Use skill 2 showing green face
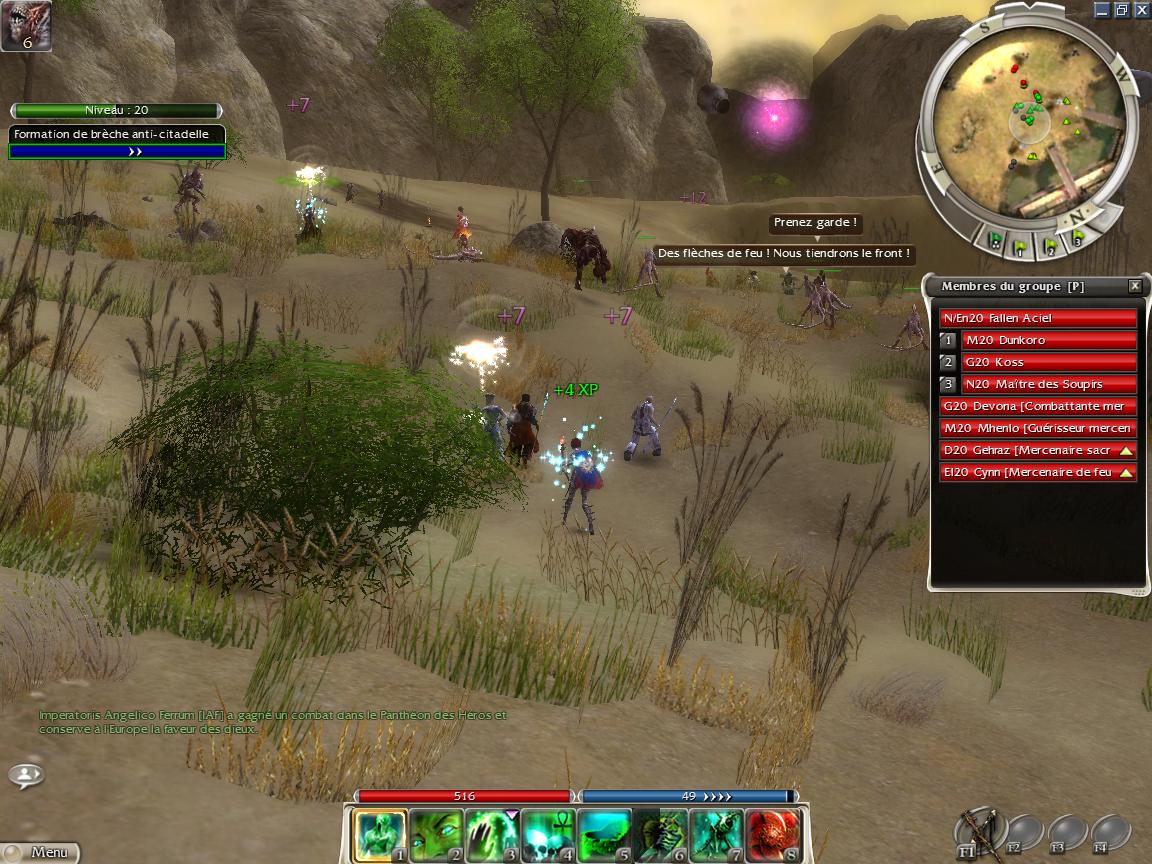 click(x=436, y=836)
